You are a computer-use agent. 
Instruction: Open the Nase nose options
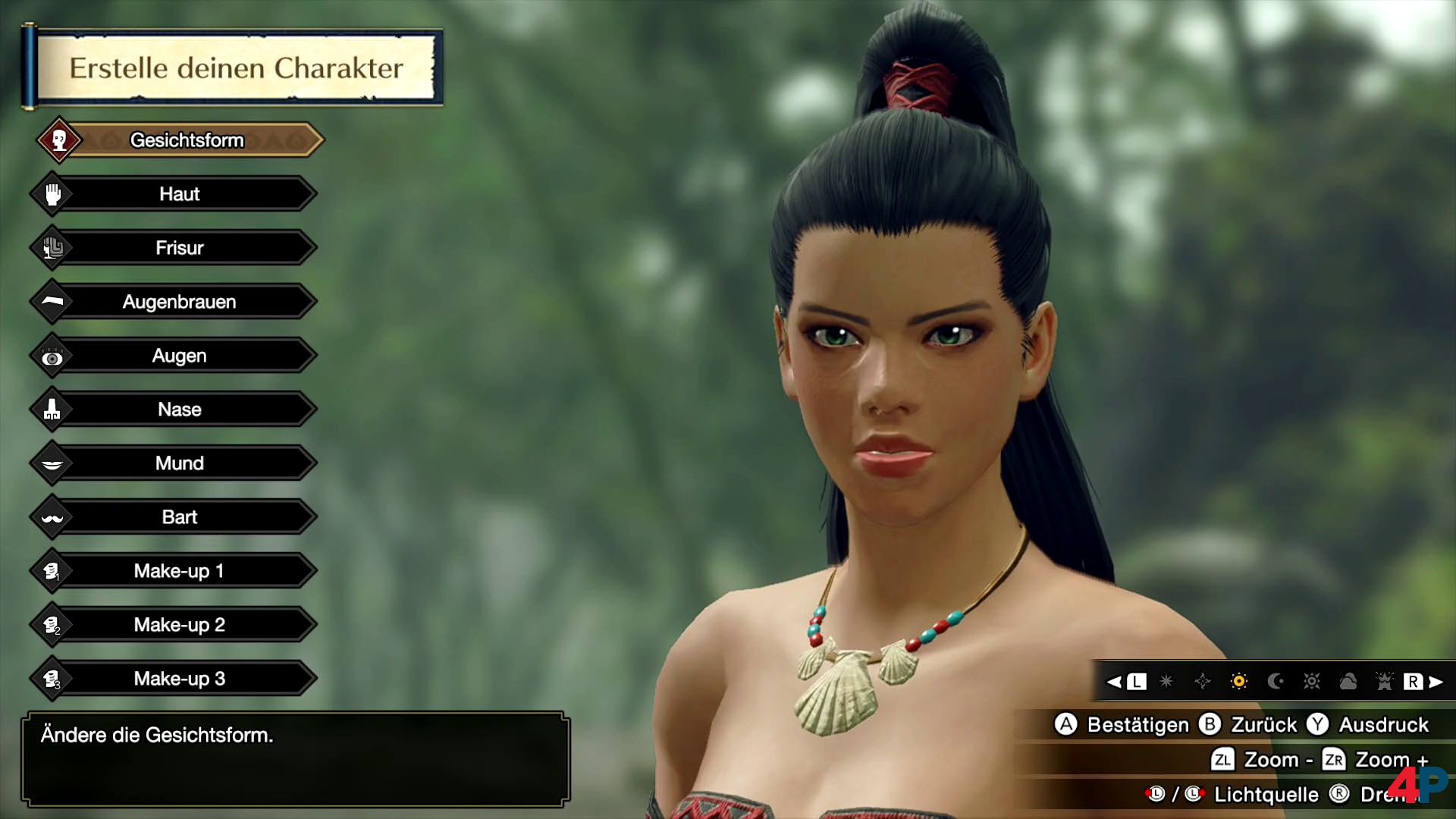coord(179,409)
